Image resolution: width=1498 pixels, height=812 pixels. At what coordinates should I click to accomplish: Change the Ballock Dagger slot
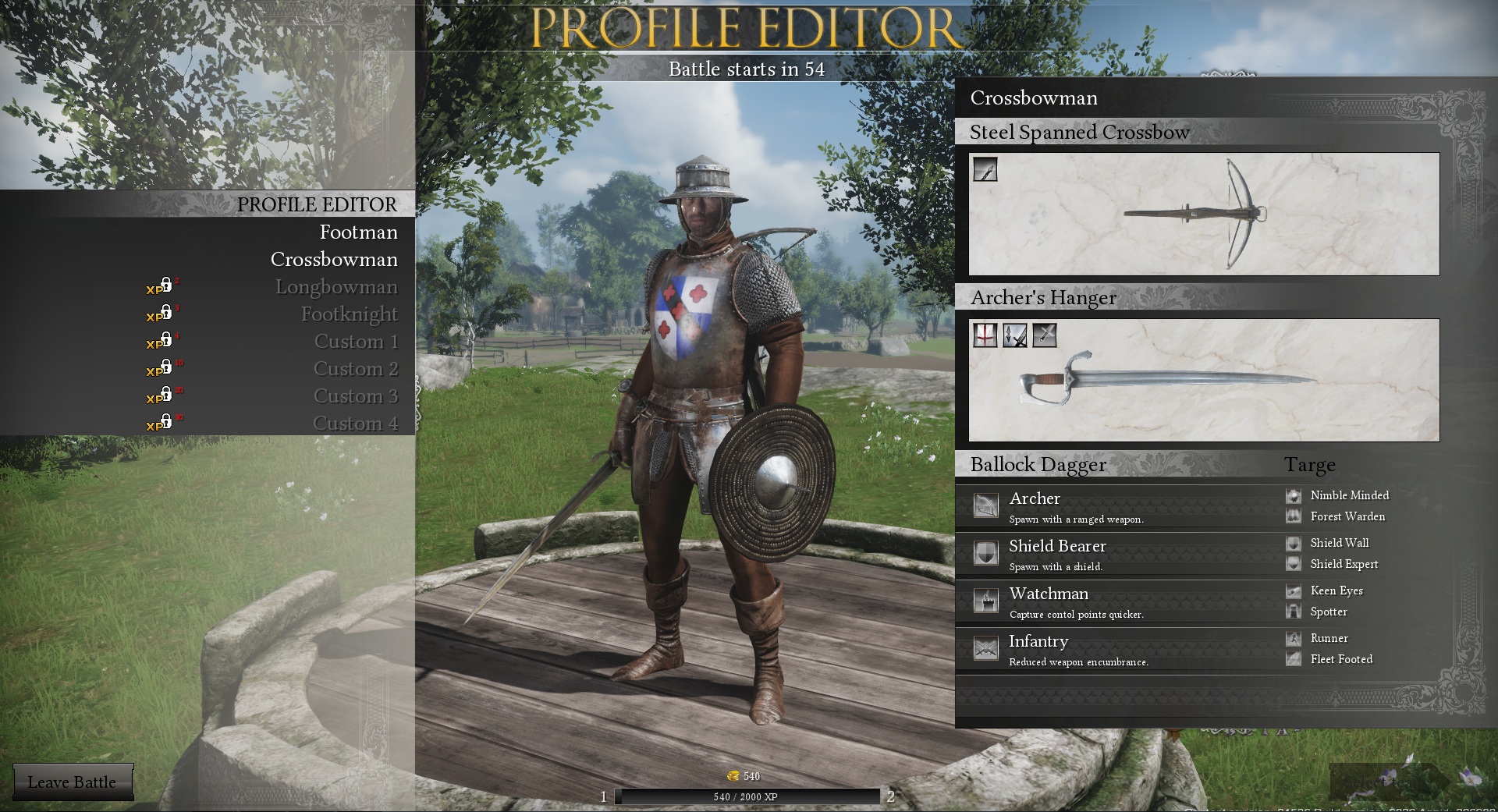tap(1038, 465)
